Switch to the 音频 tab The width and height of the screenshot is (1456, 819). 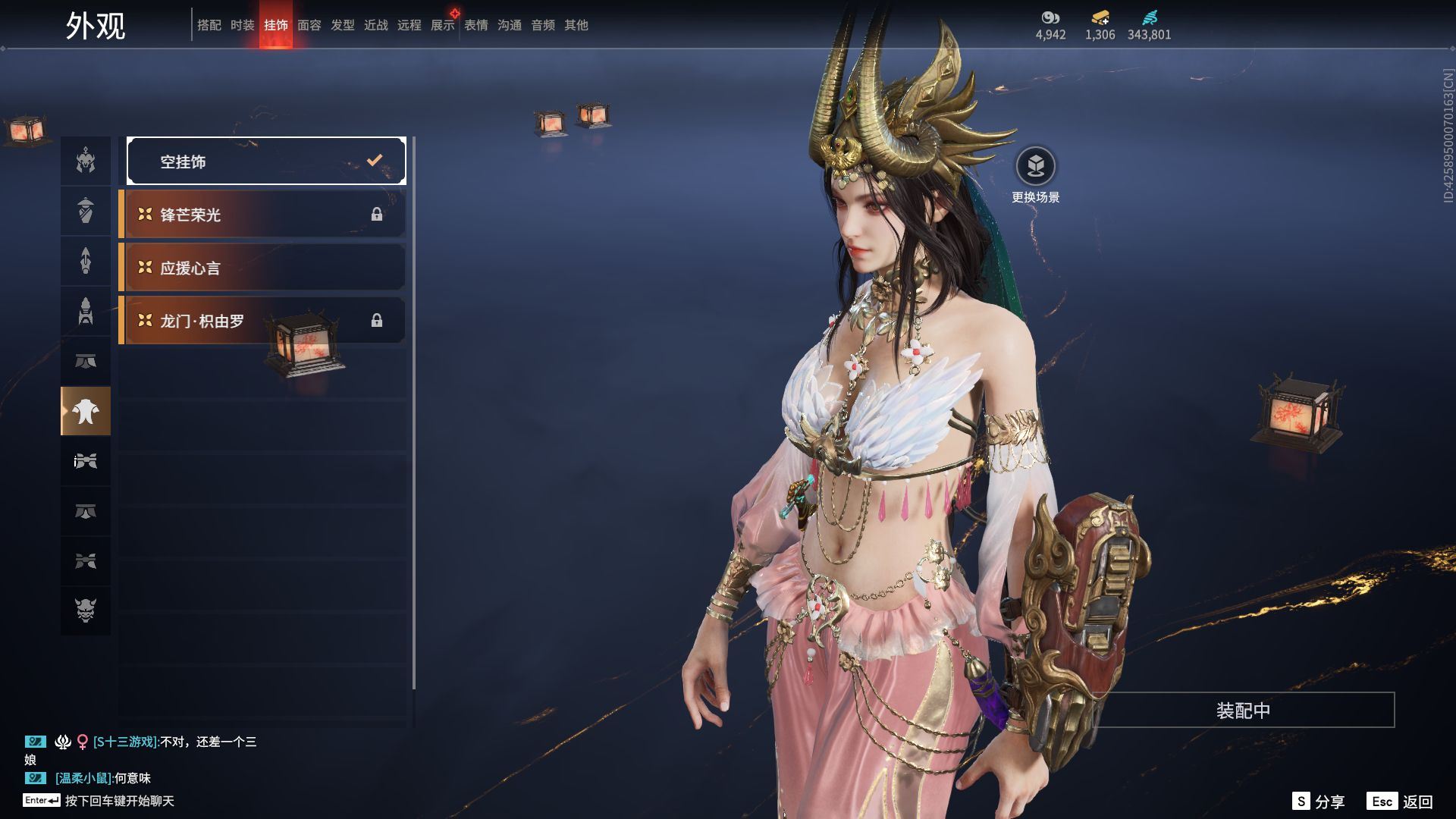543,25
